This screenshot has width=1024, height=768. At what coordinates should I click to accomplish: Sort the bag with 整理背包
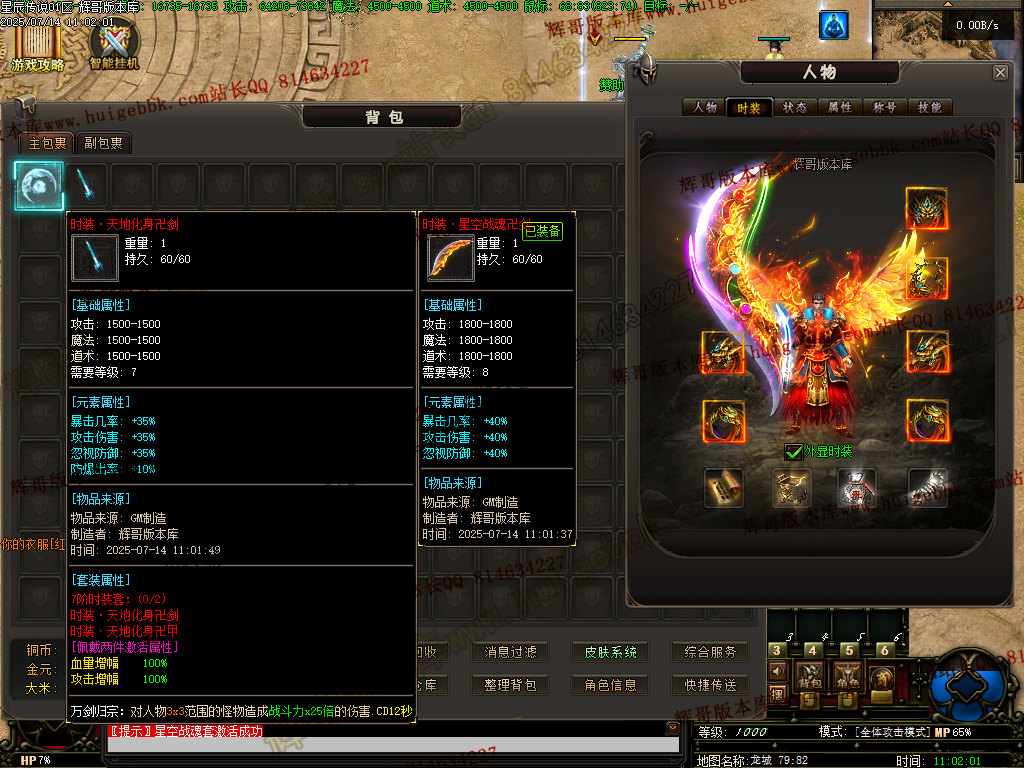click(510, 685)
